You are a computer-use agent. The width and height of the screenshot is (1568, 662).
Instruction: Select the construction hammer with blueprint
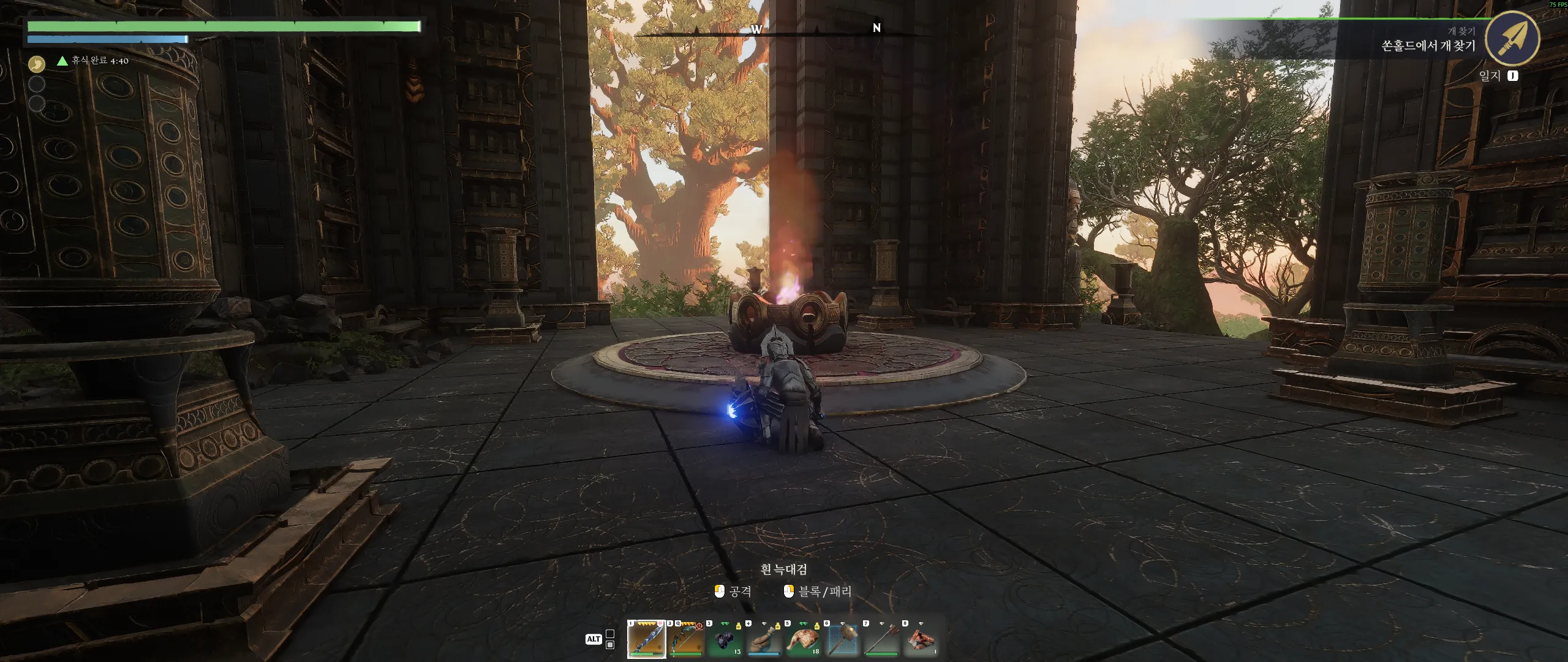(x=843, y=639)
